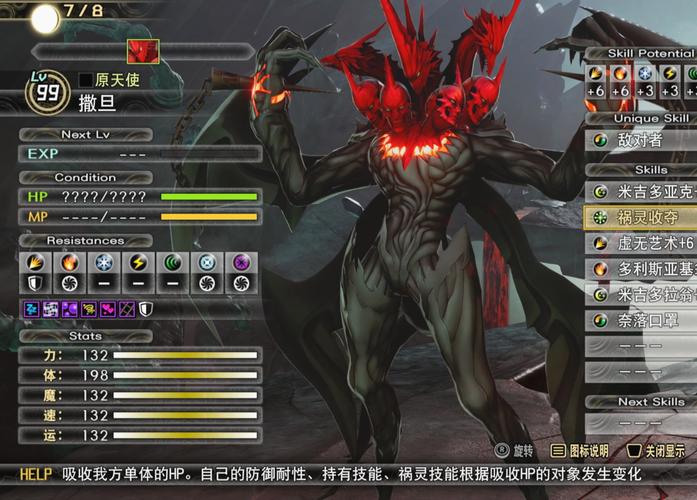Screen dimensions: 697x500
Task: Select the 多利斯亚基 fire skill
Action: 640,268
